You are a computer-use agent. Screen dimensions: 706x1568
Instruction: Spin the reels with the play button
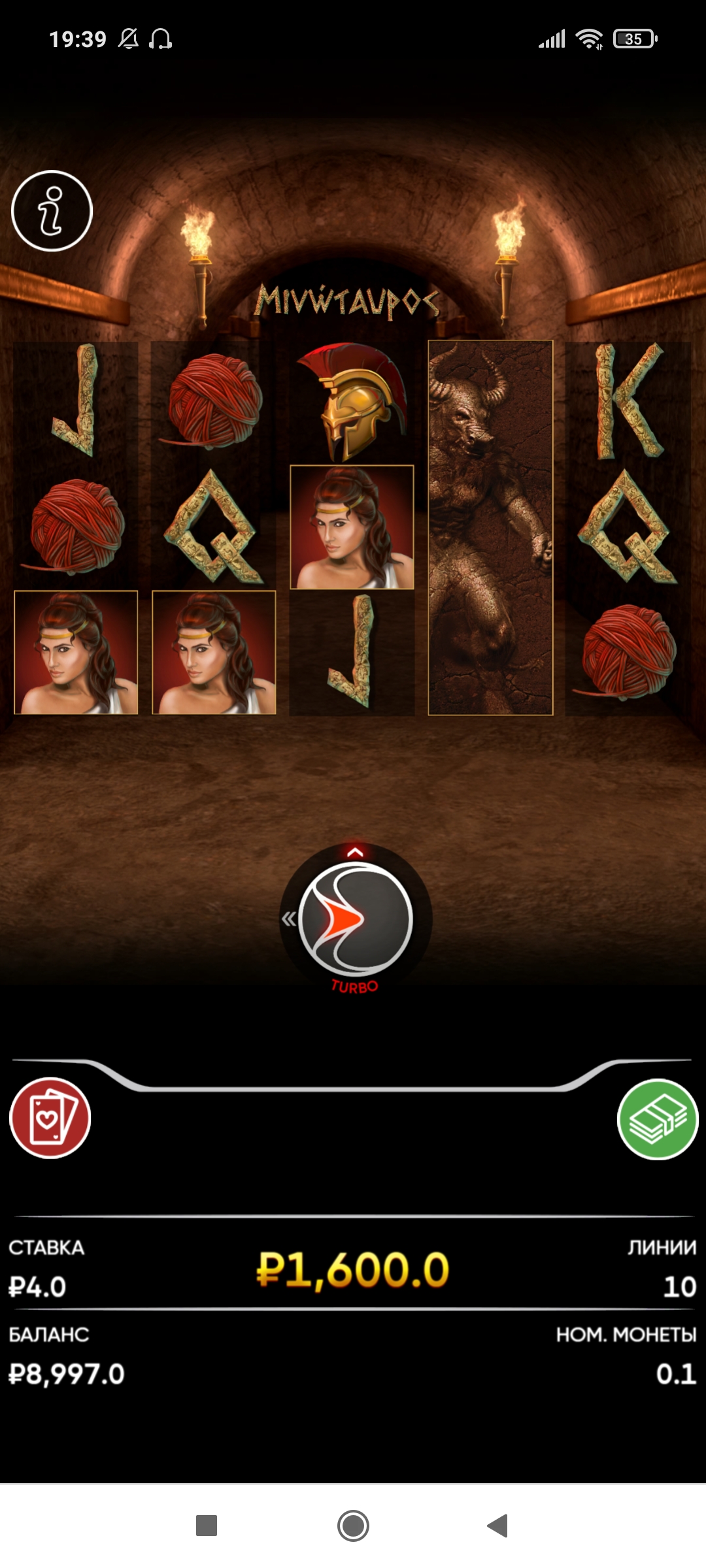[356, 919]
